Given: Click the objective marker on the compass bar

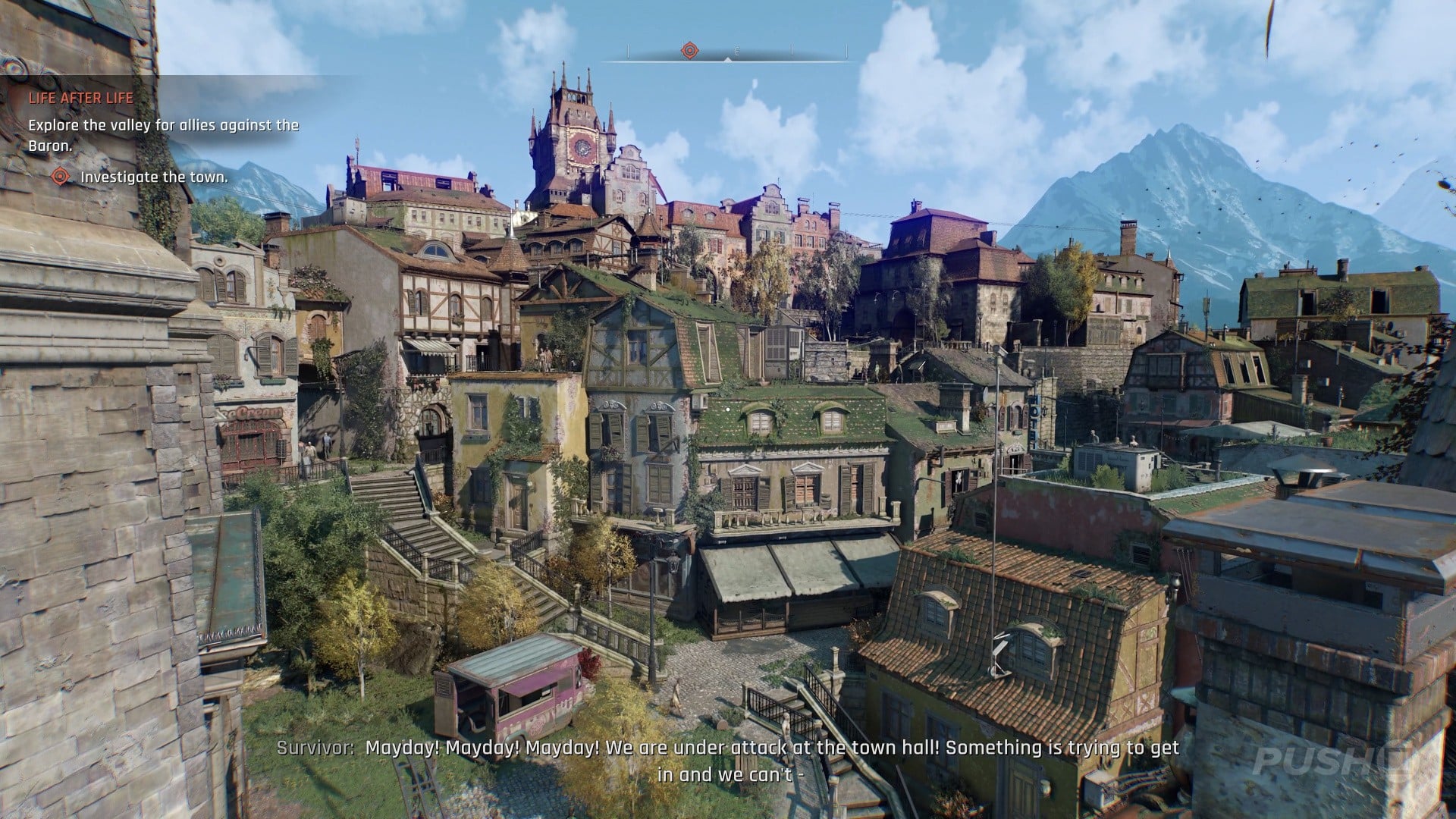Looking at the screenshot, I should 689,51.
